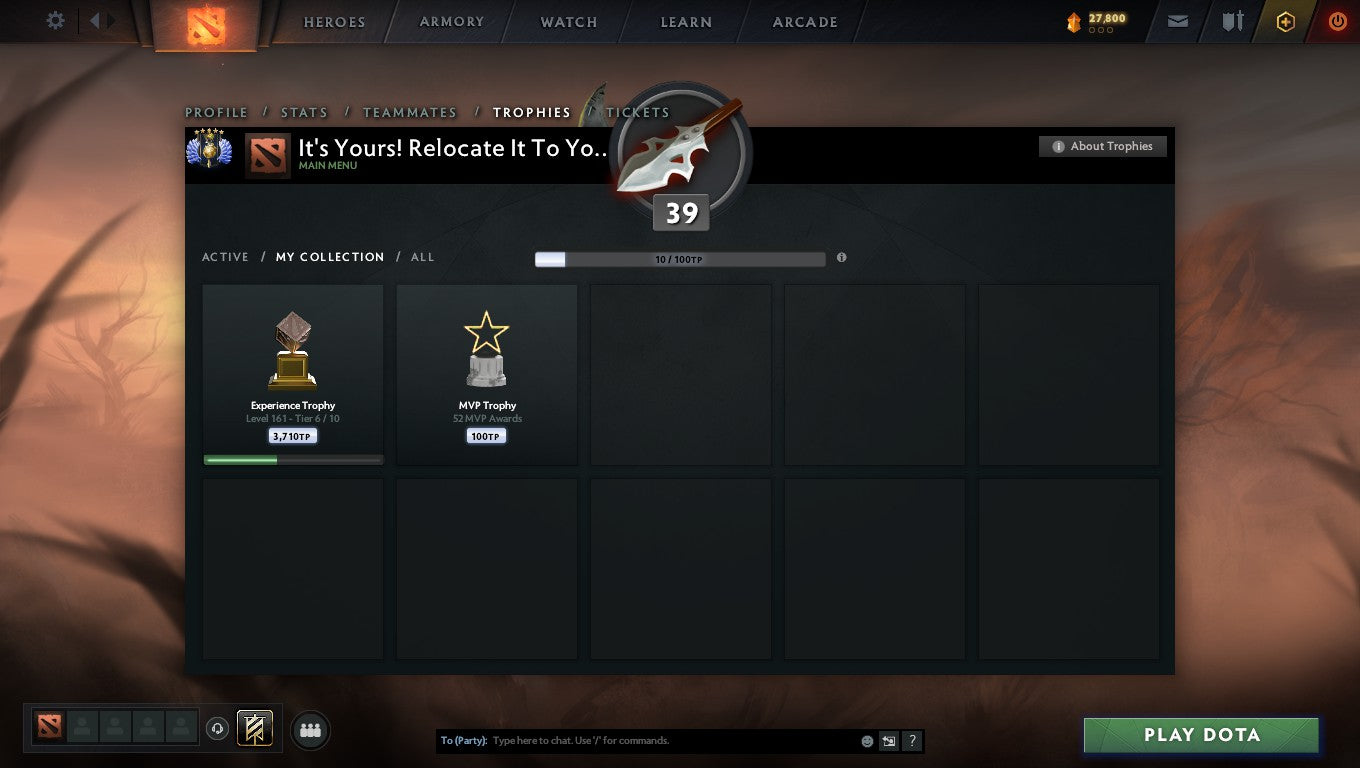This screenshot has height=768, width=1360.
Task: Open the TROPHIES profile section
Action: [x=532, y=112]
